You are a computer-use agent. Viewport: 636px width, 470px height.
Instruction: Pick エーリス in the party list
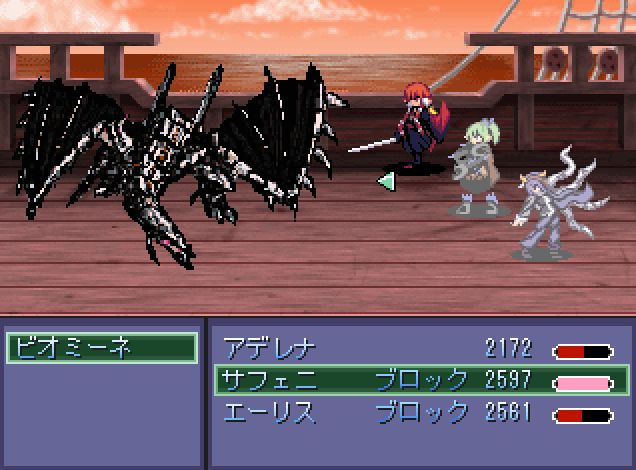[x=418, y=411]
